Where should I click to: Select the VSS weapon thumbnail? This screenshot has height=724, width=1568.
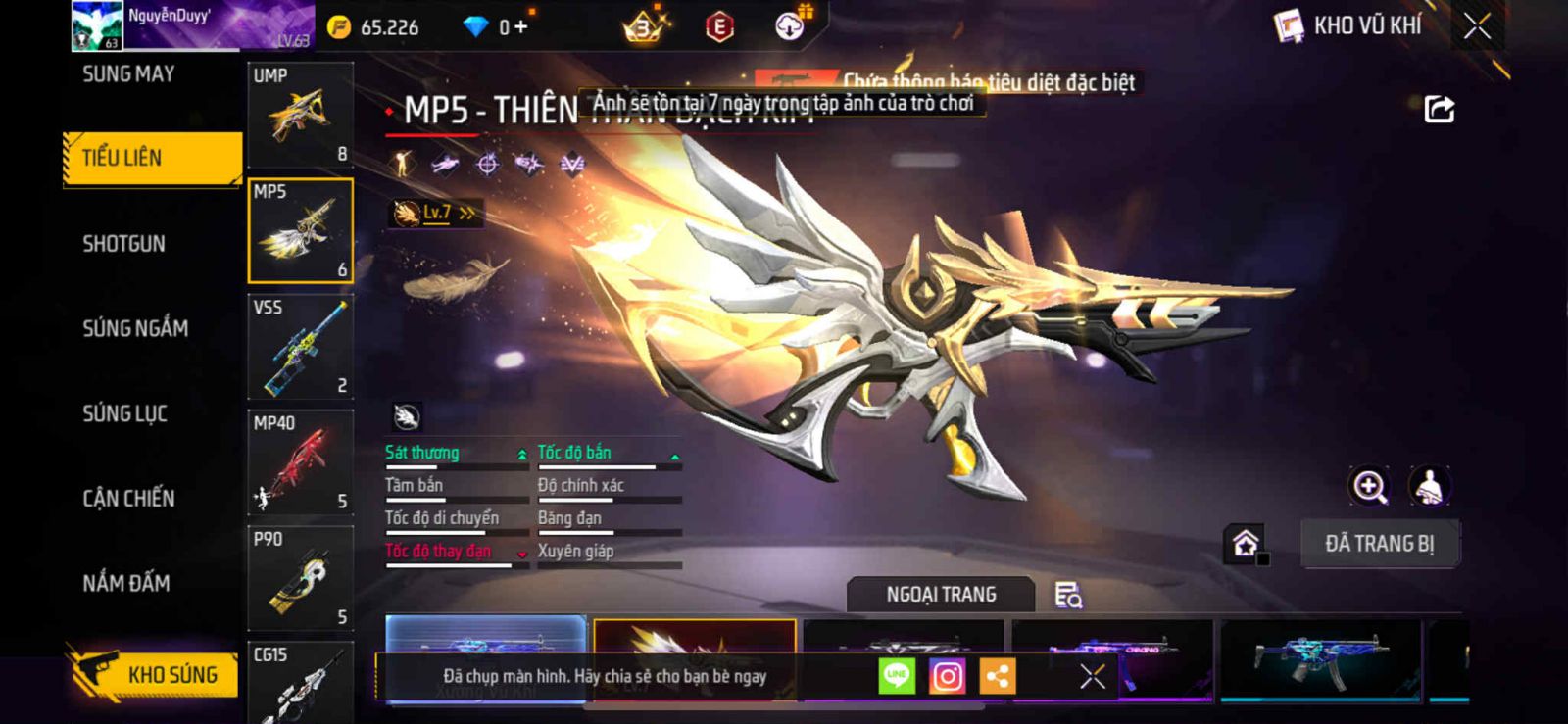pos(300,347)
